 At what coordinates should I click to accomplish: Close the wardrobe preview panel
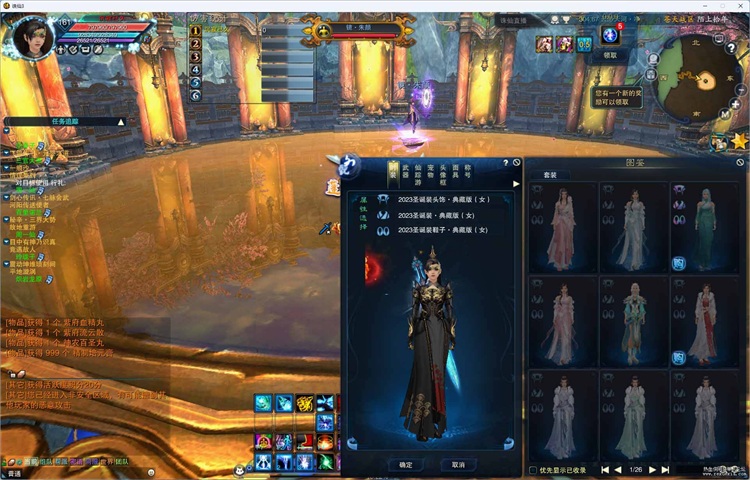517,161
